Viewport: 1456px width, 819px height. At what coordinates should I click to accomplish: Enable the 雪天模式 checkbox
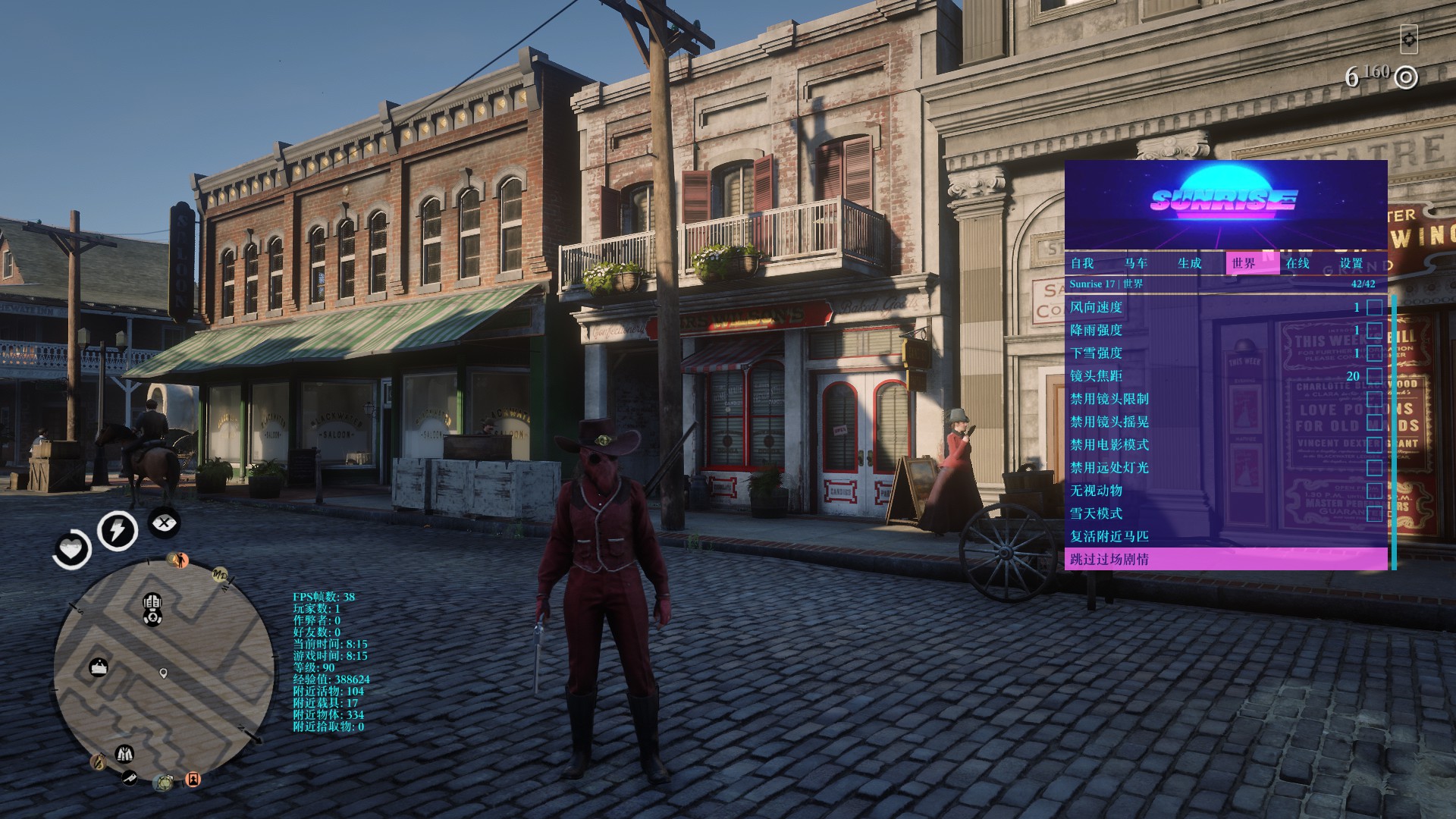coord(1374,513)
